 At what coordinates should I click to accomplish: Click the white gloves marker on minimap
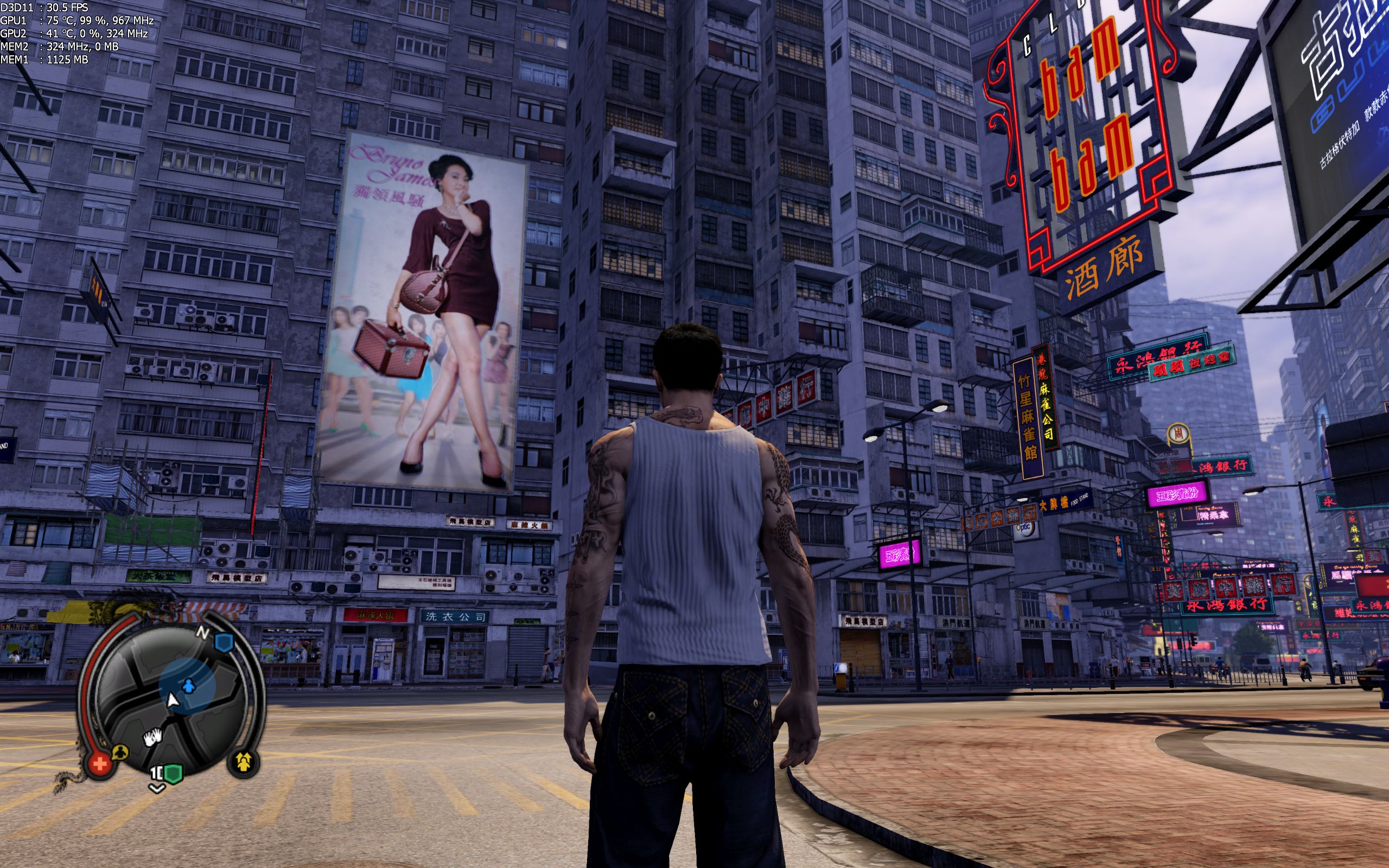pyautogui.click(x=152, y=737)
